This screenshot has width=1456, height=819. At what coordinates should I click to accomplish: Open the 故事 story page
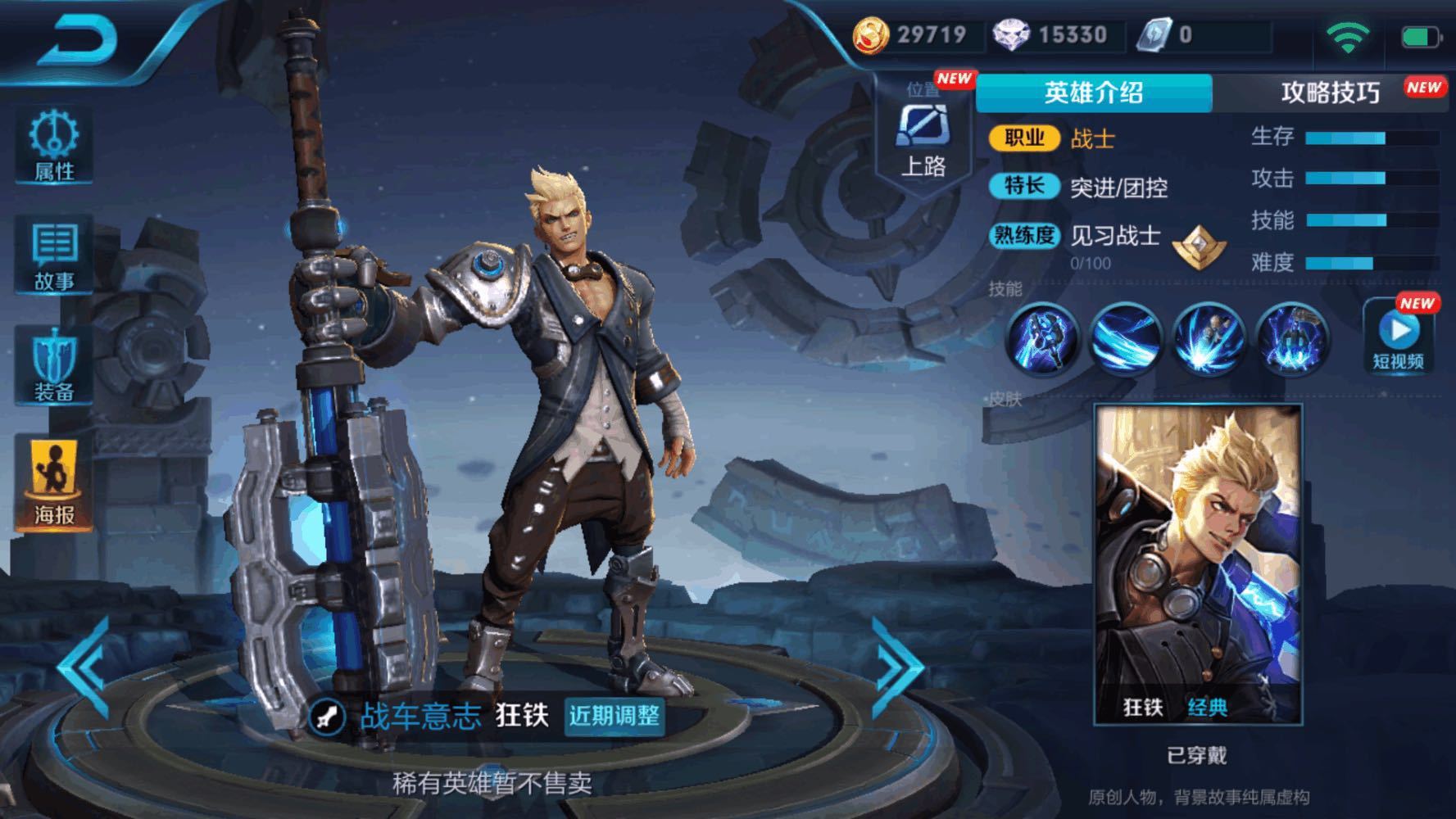54,256
